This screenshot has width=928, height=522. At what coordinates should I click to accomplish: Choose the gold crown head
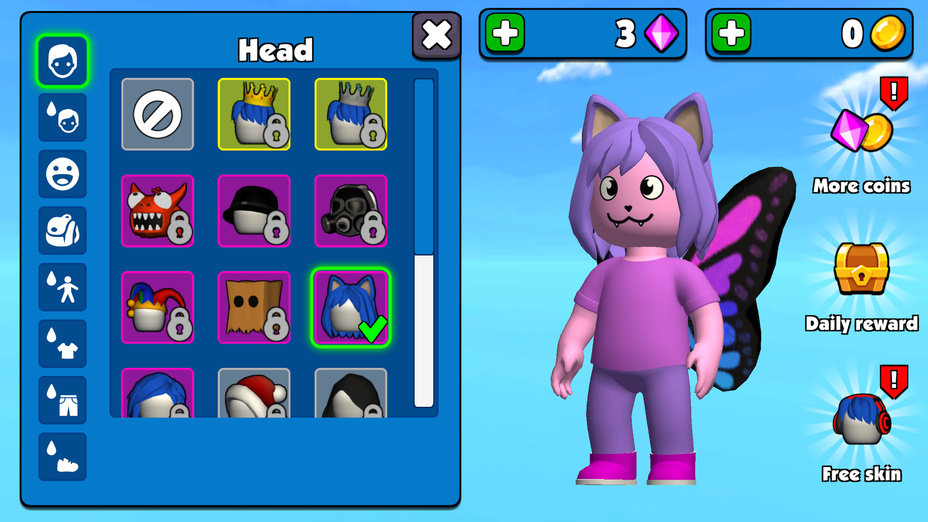point(254,115)
